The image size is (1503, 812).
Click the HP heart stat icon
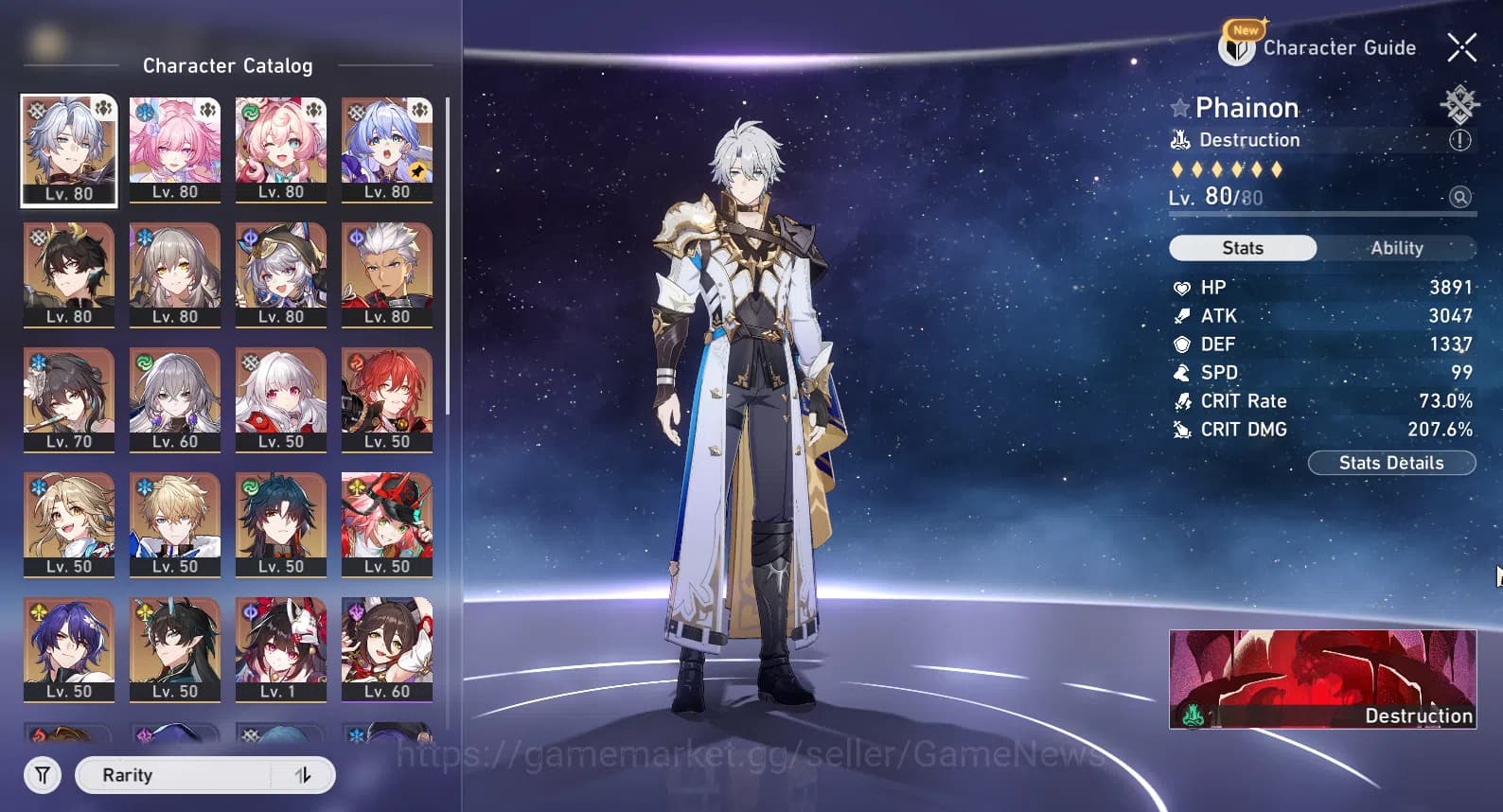1182,288
